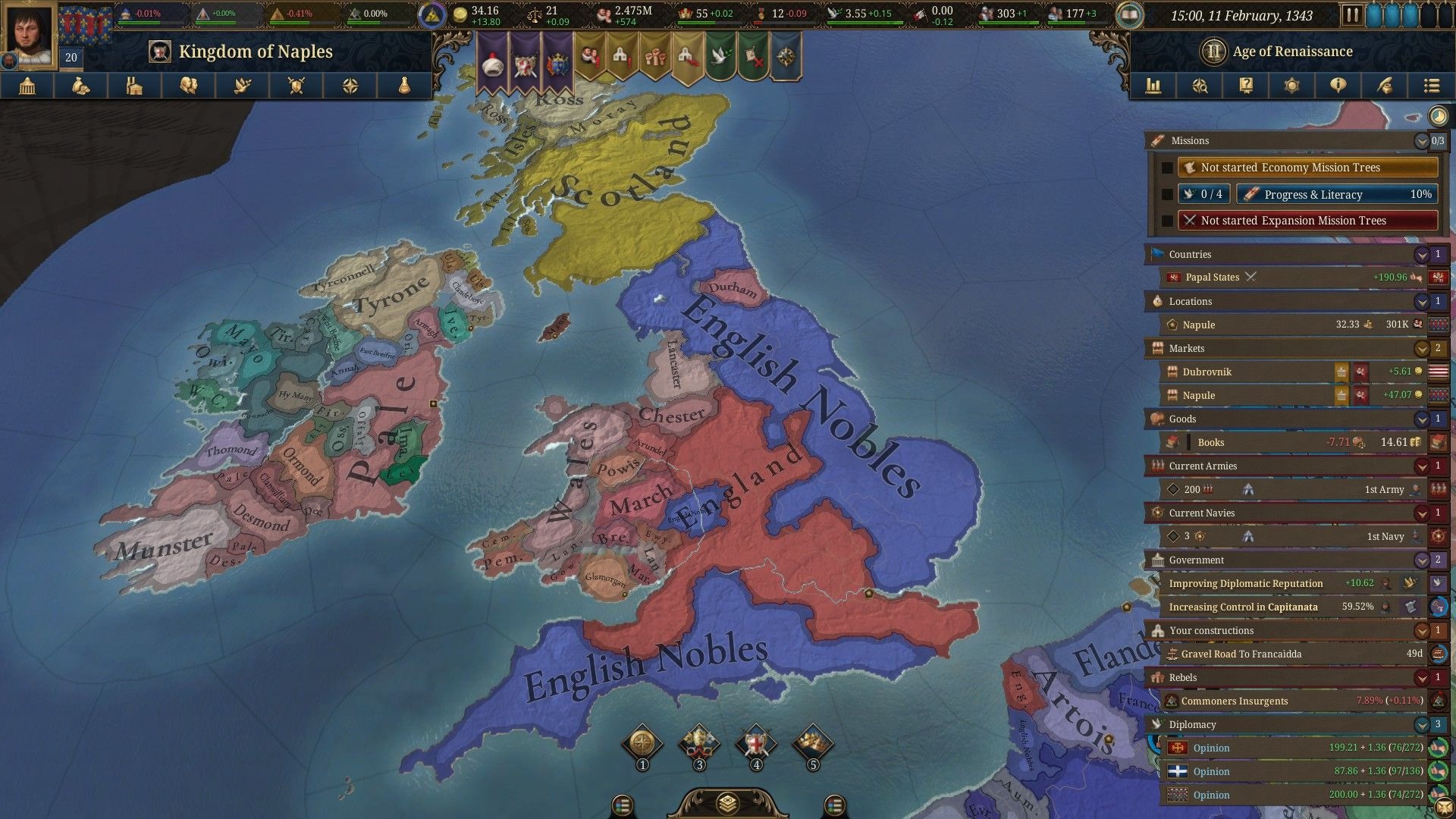The image size is (1456, 819).
Task: Switch to map mode number 5
Action: 812,743
